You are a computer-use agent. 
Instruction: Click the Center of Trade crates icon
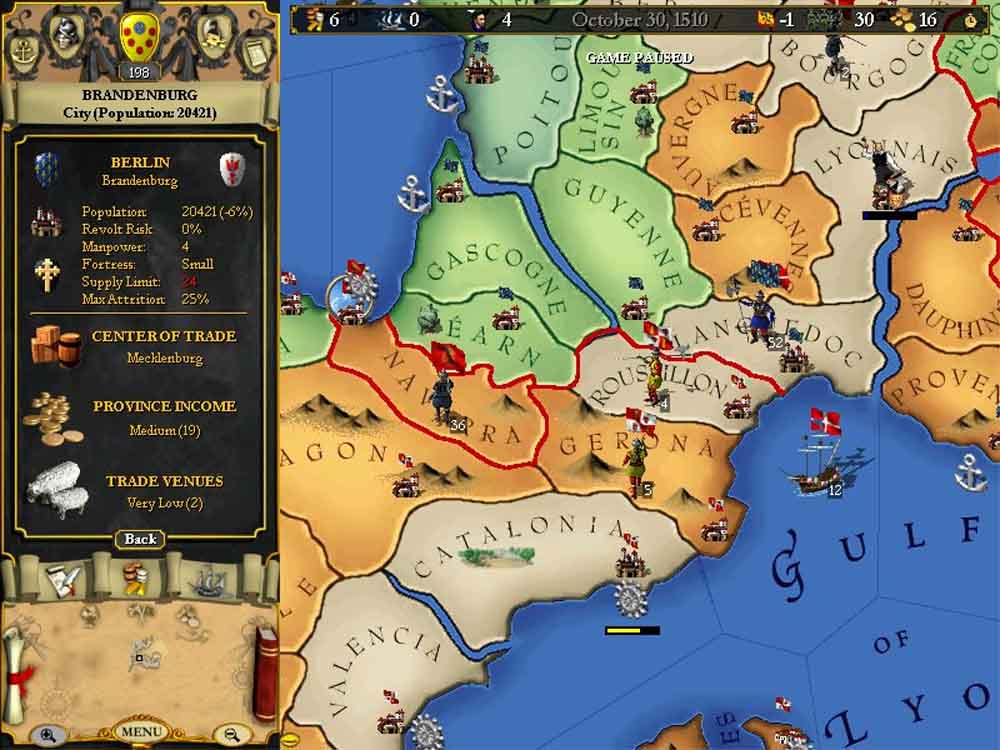point(55,346)
